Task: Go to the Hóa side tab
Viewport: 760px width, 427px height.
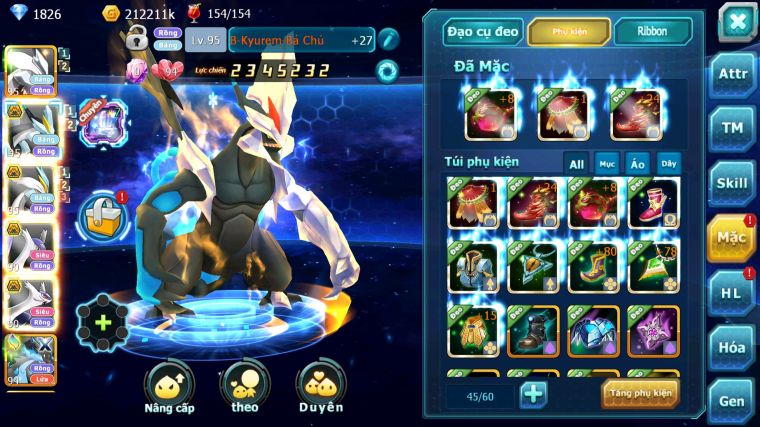Action: point(733,347)
